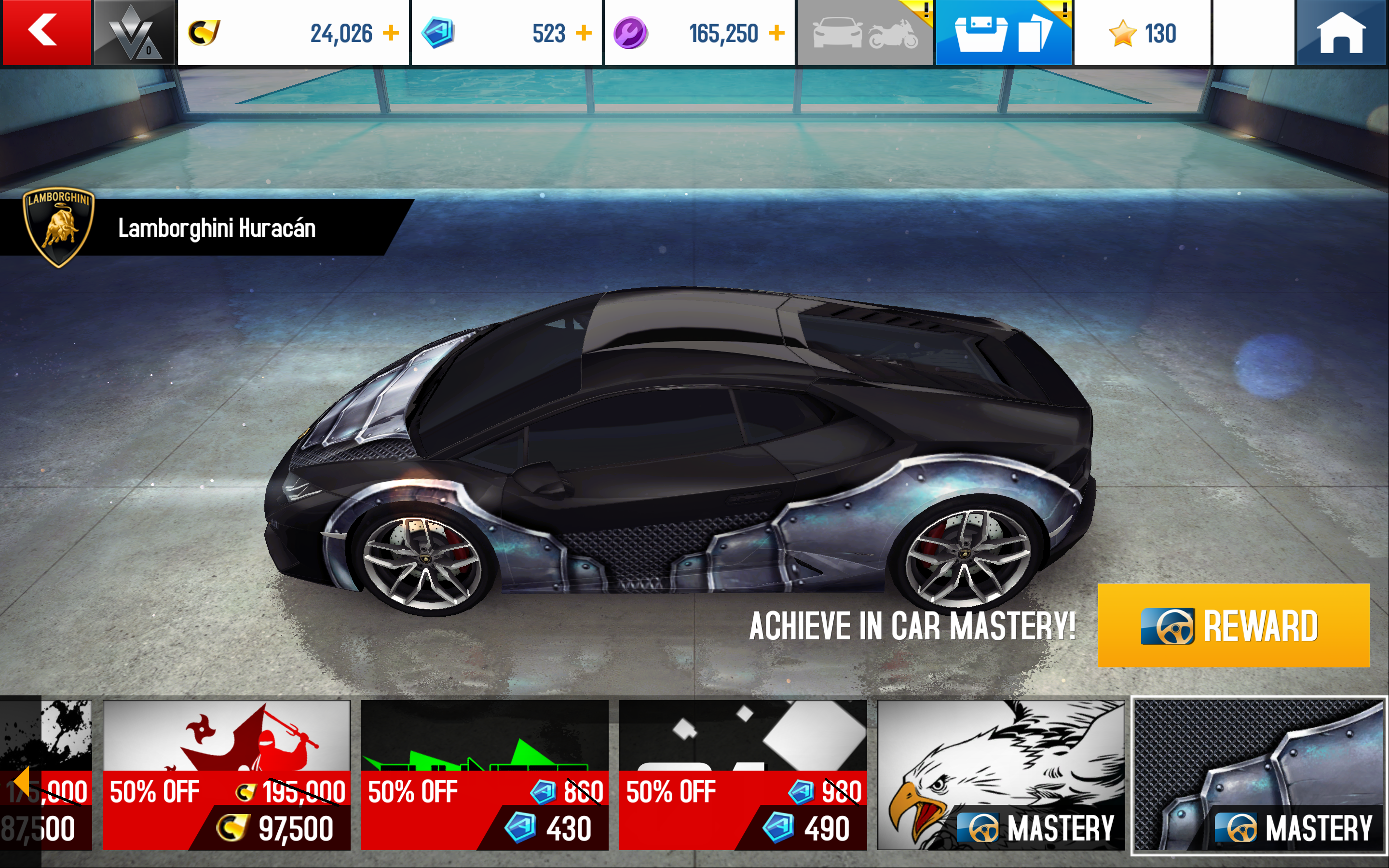The image size is (1389, 868).
Task: Claim the car mastery REWARD button
Action: pos(1233,626)
